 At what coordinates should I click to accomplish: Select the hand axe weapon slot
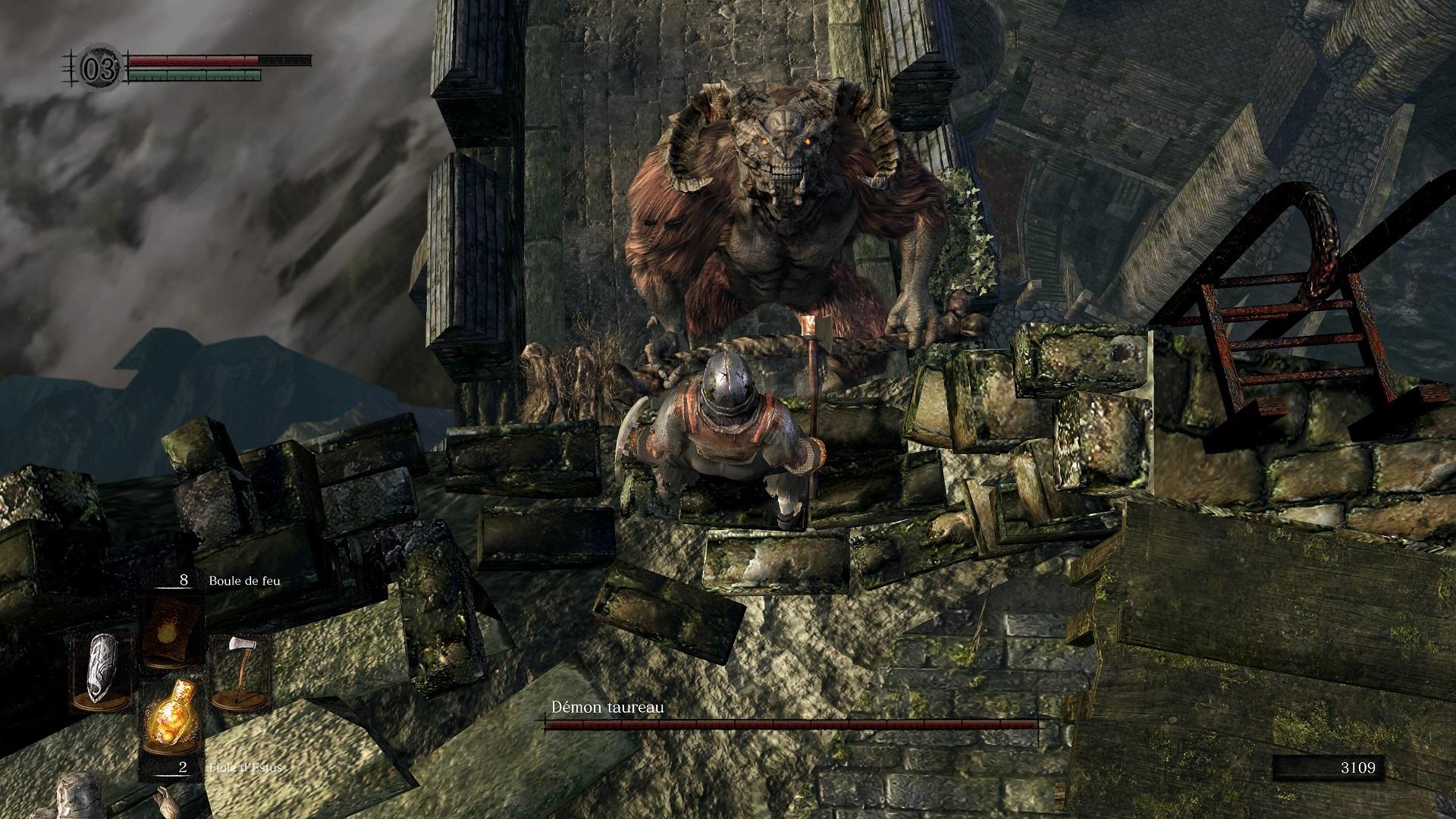click(240, 671)
